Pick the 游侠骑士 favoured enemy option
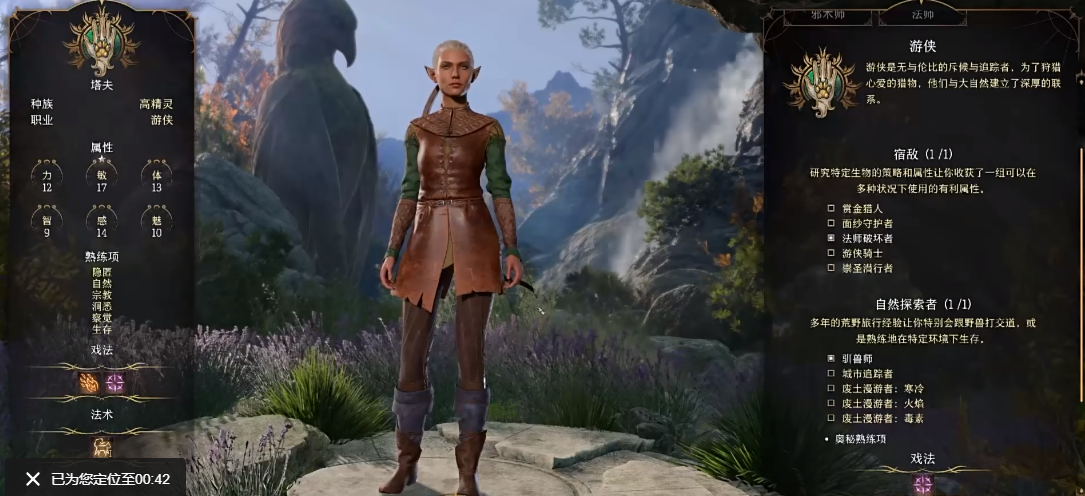Image resolution: width=1085 pixels, height=496 pixels. click(831, 253)
